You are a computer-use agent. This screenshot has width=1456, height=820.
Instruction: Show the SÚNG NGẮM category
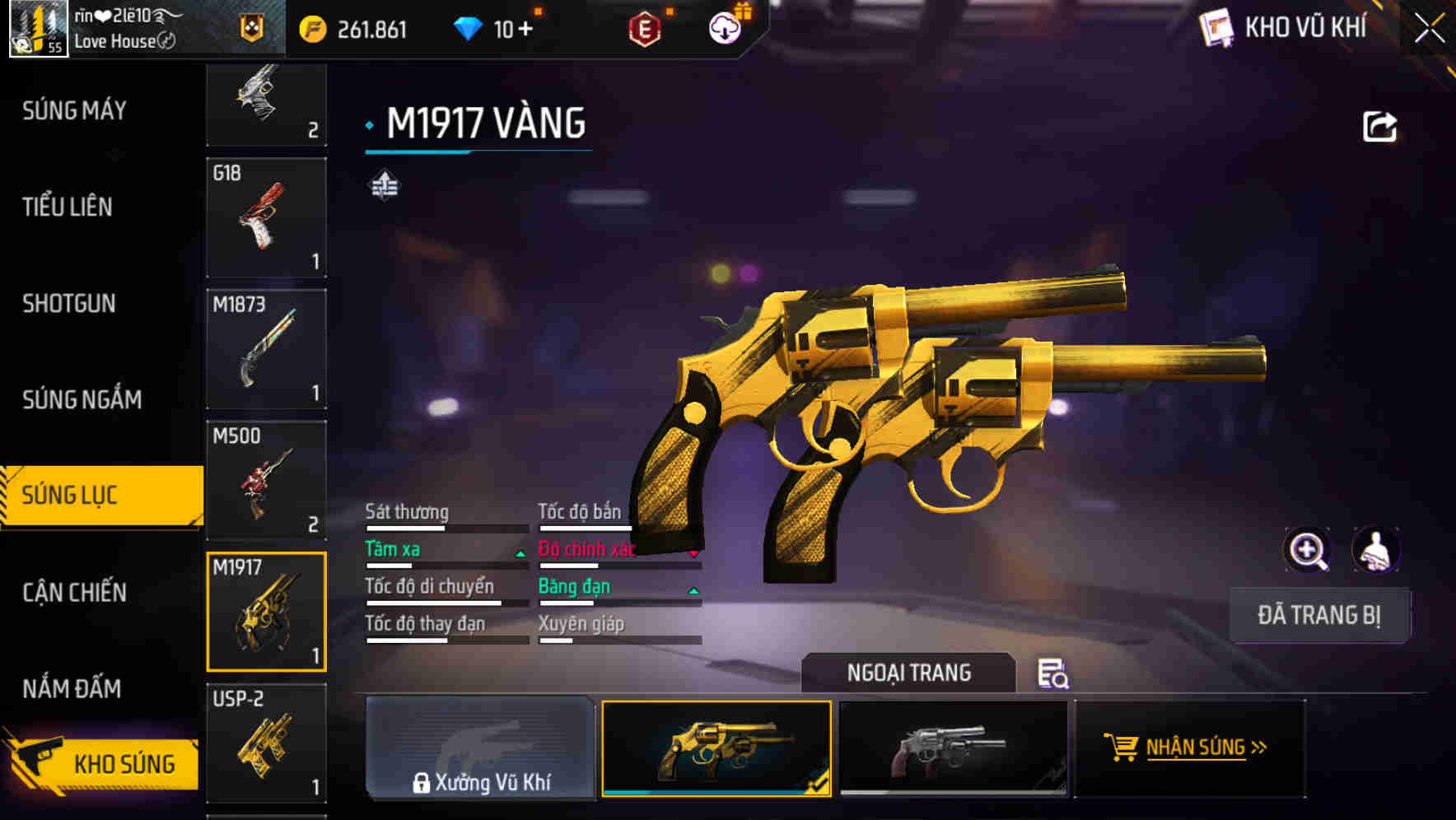coord(82,399)
